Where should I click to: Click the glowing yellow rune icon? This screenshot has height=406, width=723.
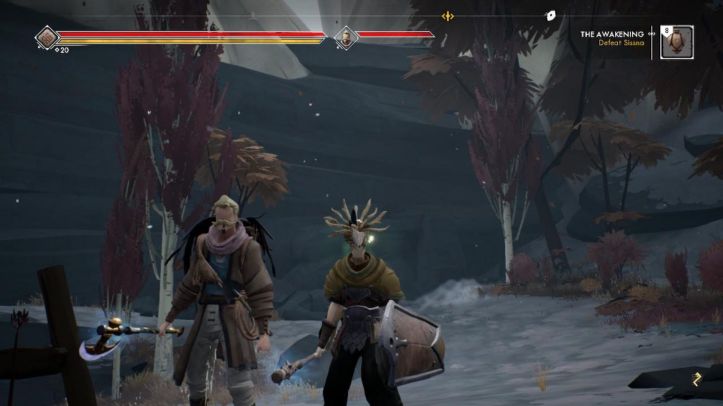696,377
